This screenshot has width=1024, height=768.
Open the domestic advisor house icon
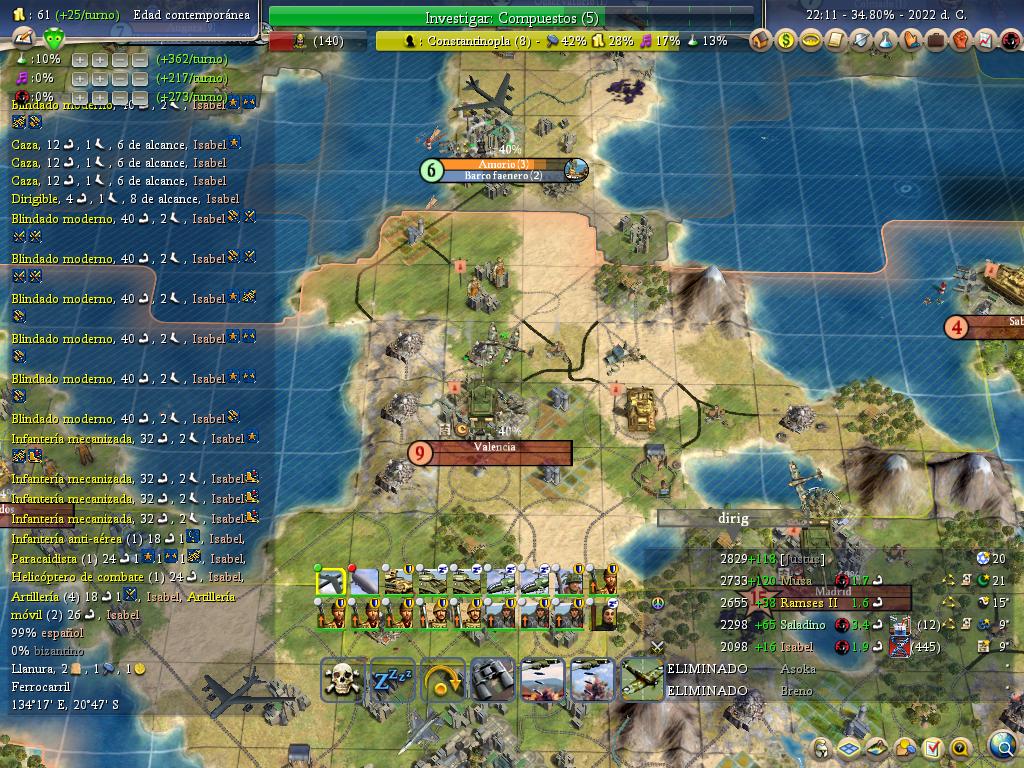(761, 40)
